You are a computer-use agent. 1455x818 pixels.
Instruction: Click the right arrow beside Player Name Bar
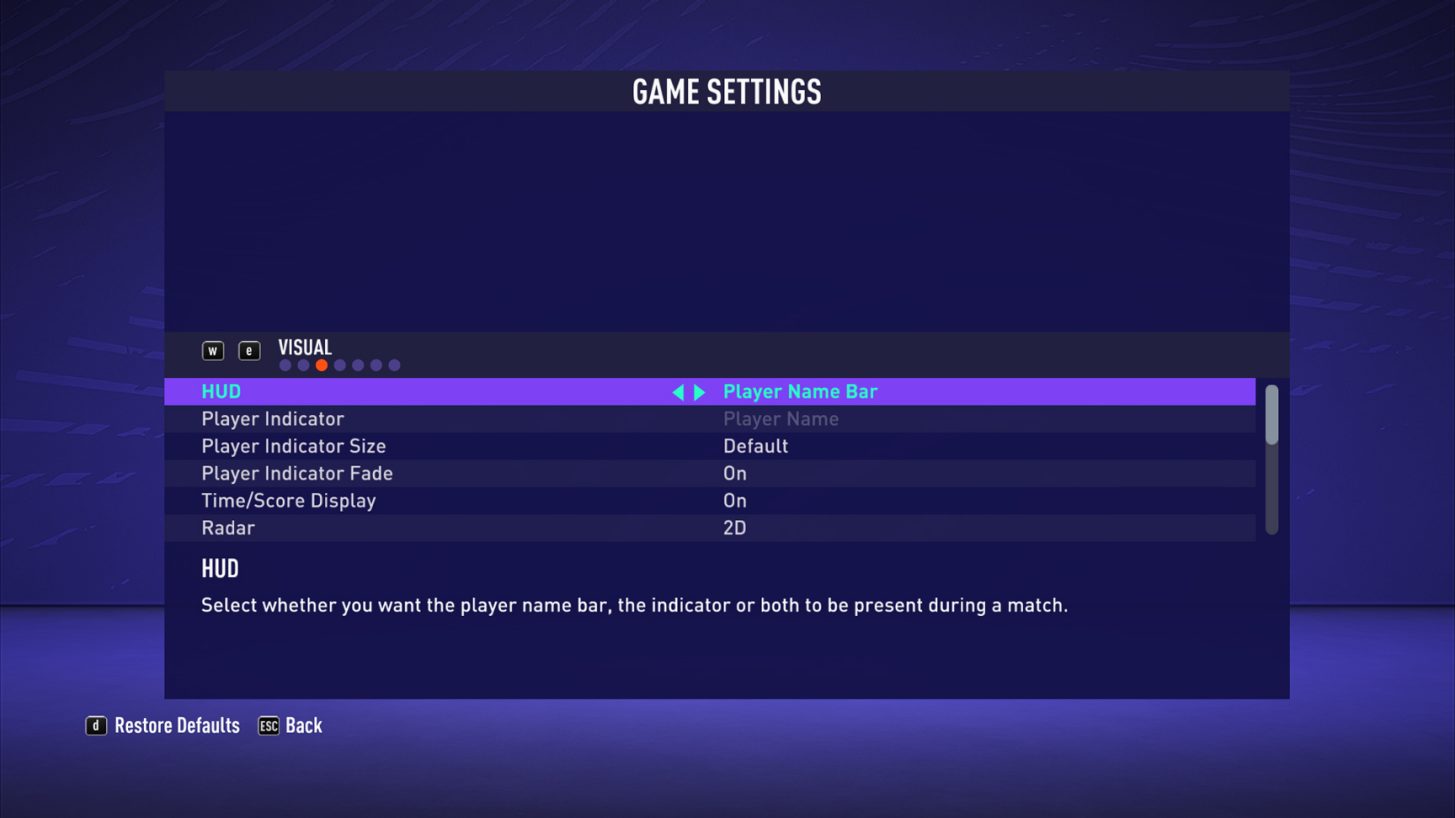(x=700, y=392)
